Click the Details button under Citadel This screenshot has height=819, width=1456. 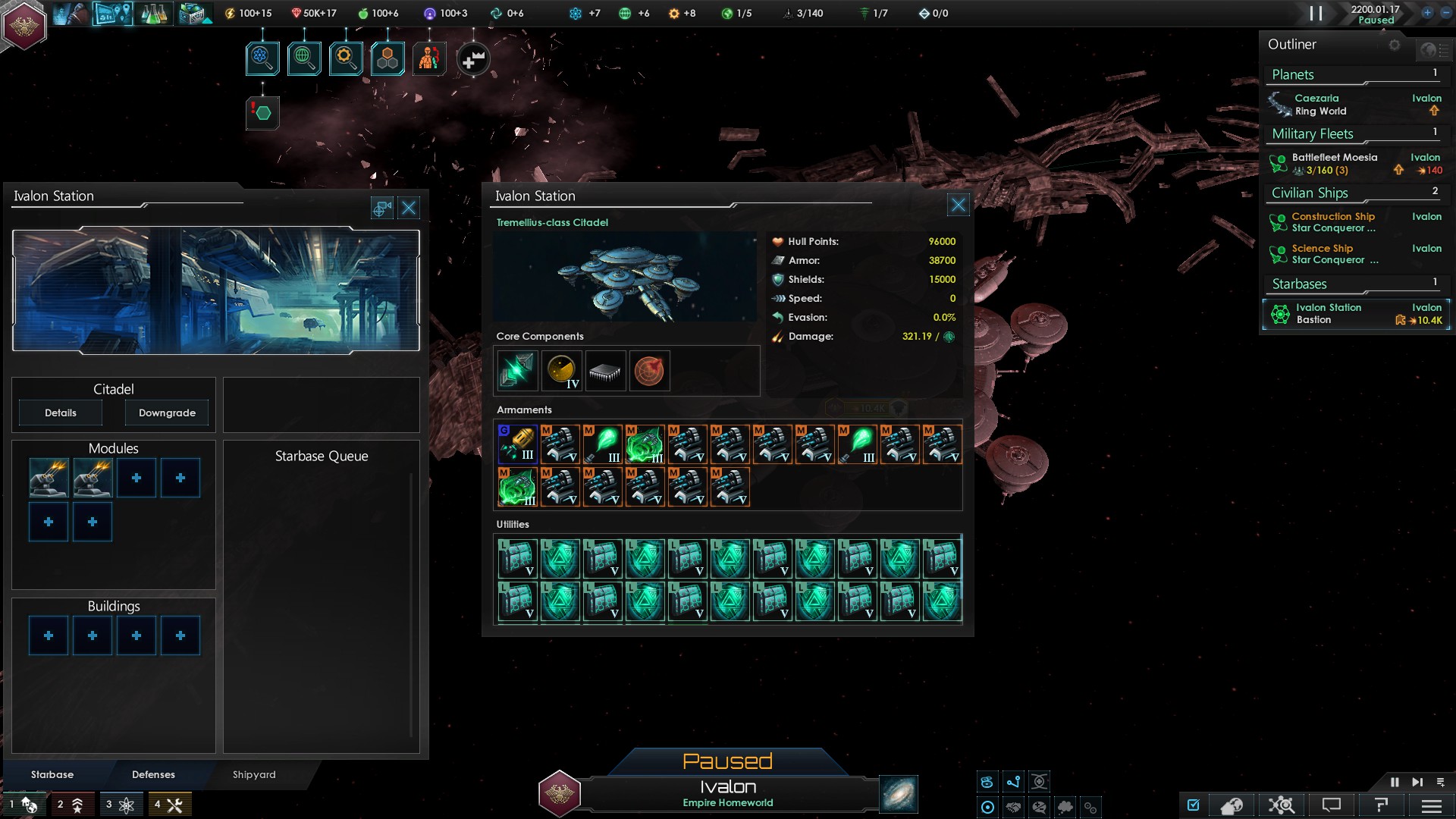pyautogui.click(x=60, y=413)
